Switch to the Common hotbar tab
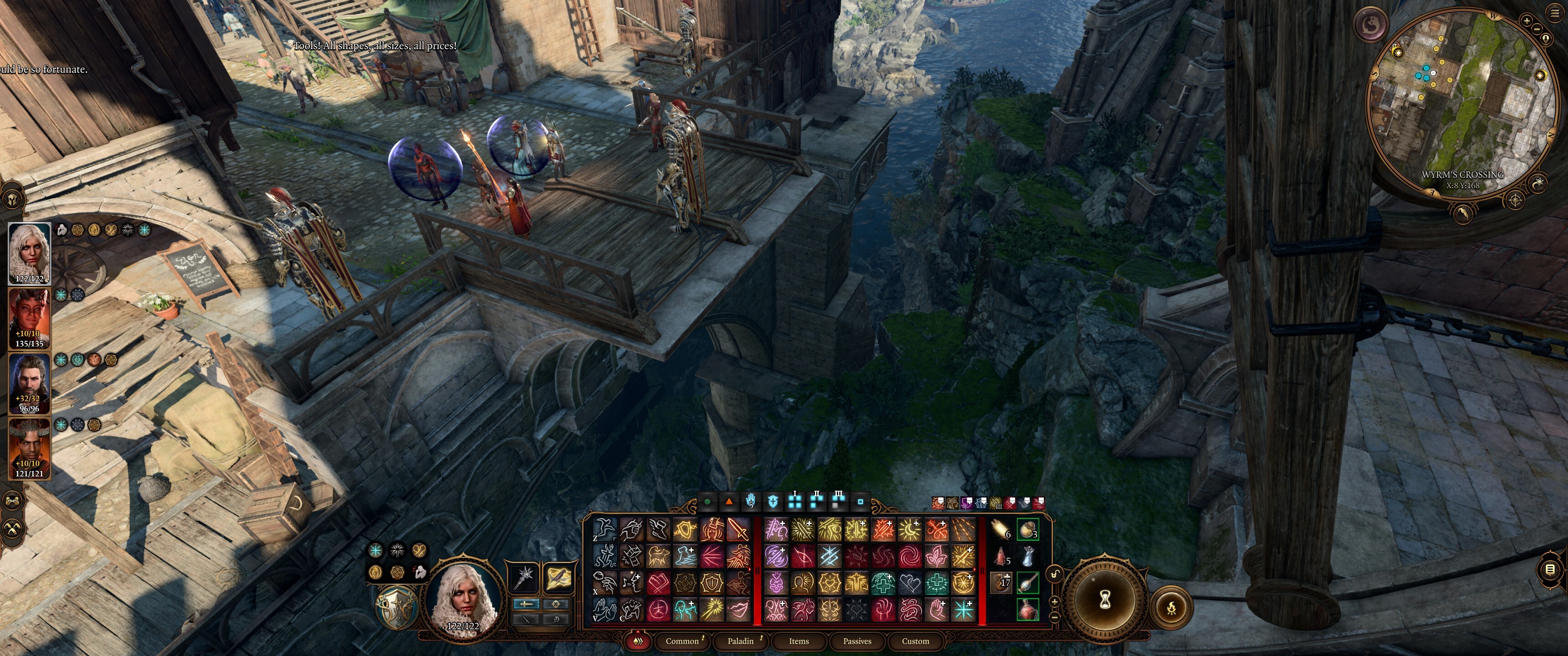Viewport: 1568px width, 656px height. [682, 641]
